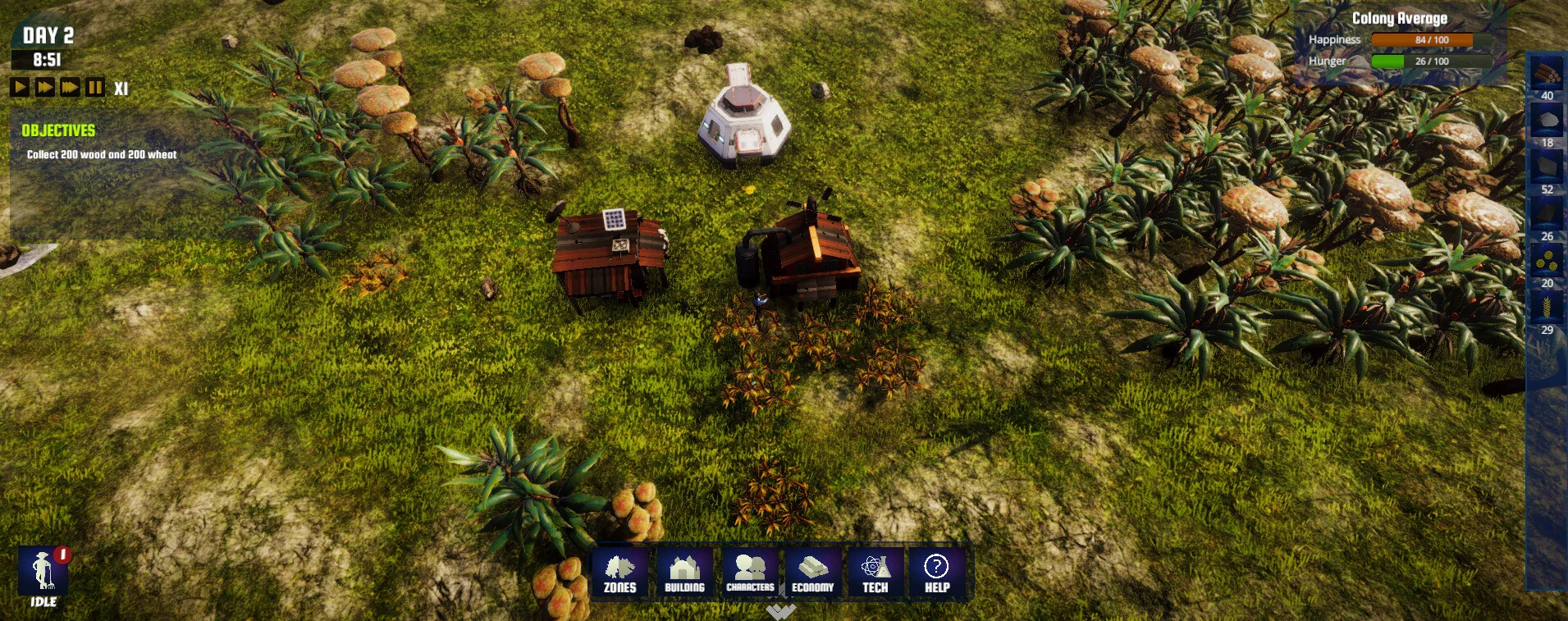
Task: Pause the game
Action: click(95, 87)
